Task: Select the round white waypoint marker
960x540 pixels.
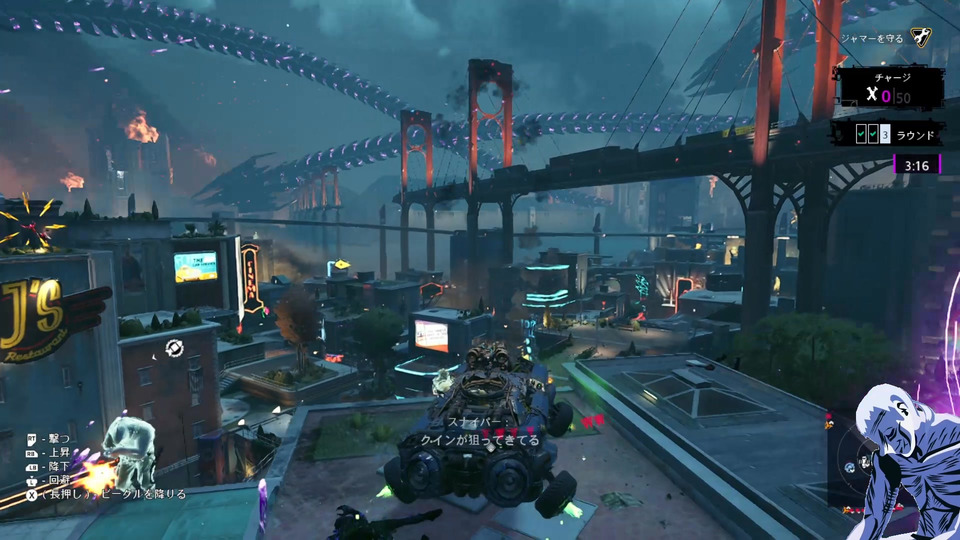Action: (x=175, y=348)
